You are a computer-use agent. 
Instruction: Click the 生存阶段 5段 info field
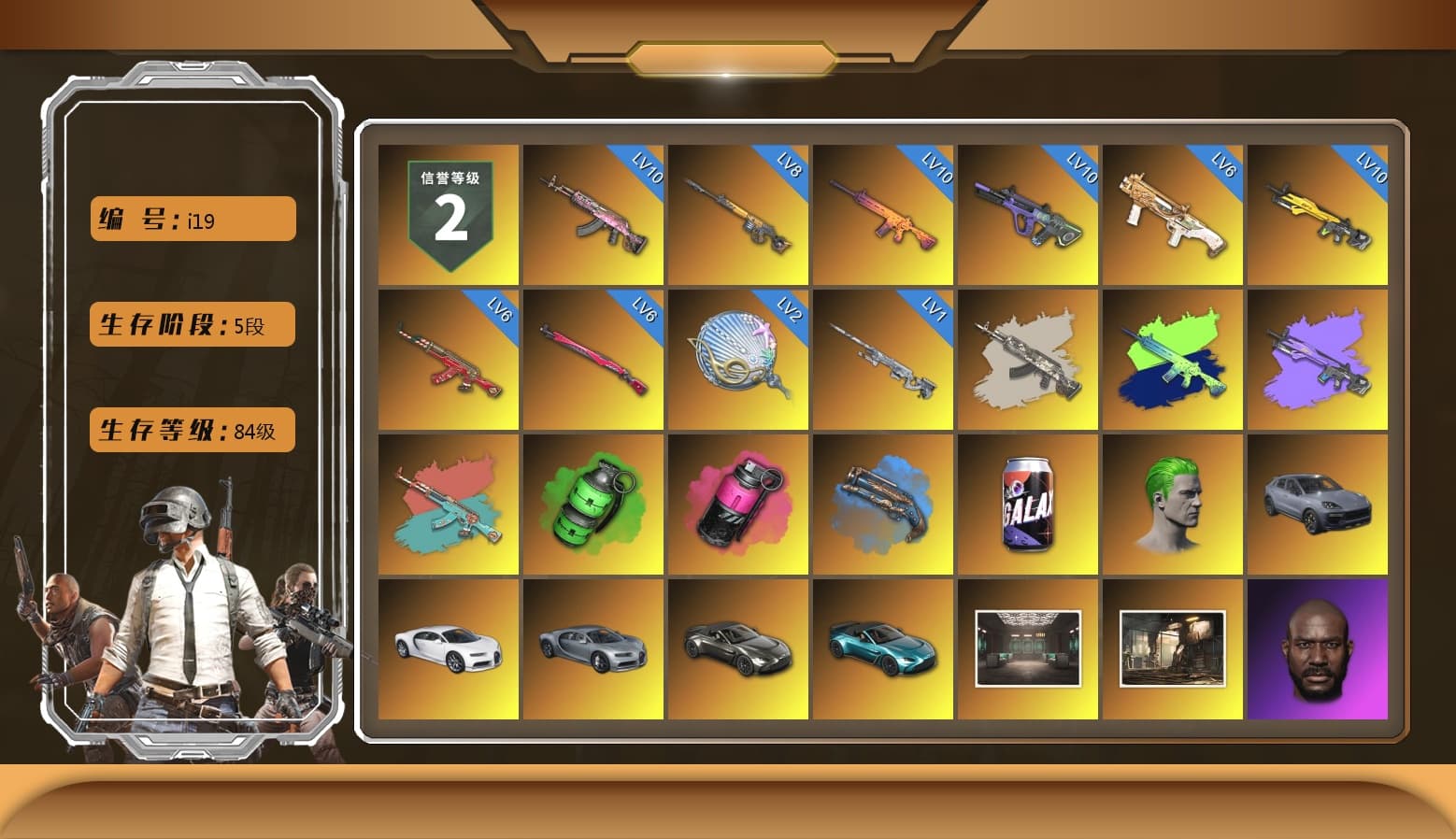coord(191,323)
